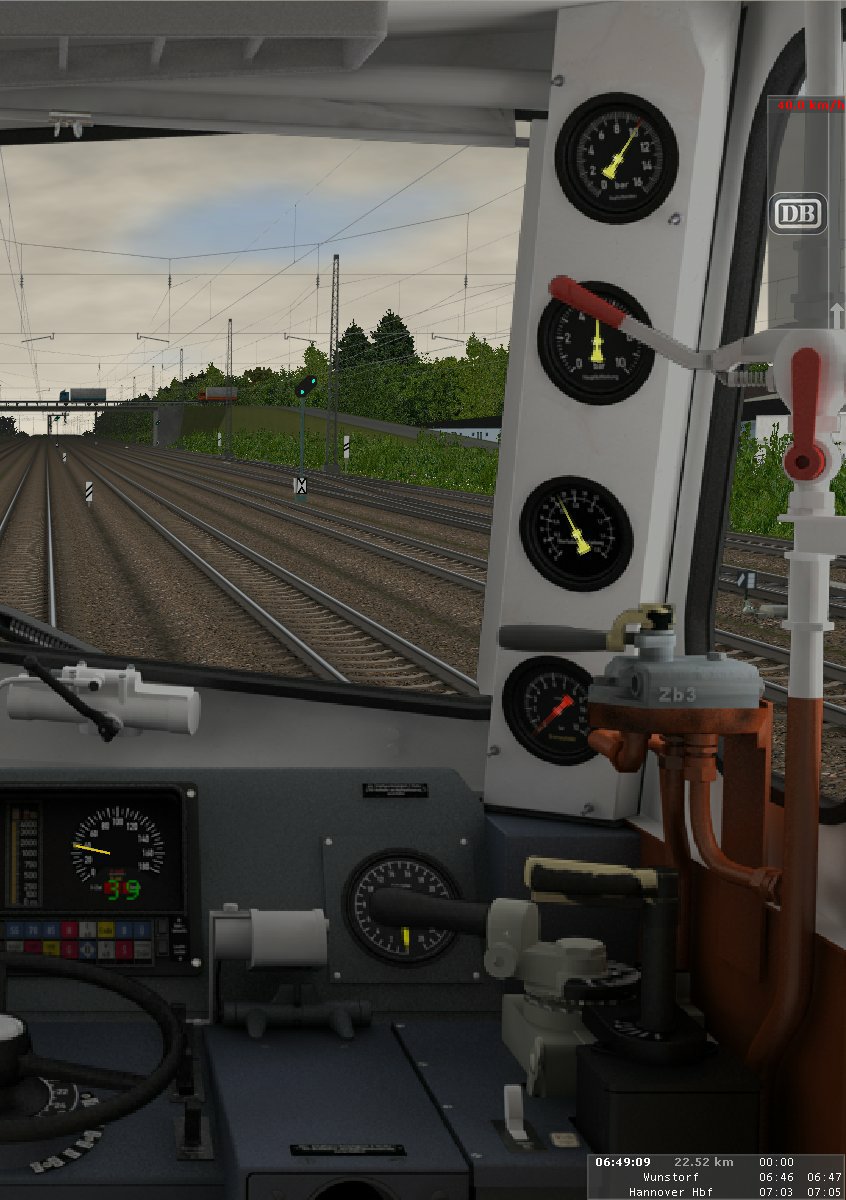This screenshot has width=846, height=1200.
Task: Click the upward arrow on the overlay panel
Action: click(835, 315)
